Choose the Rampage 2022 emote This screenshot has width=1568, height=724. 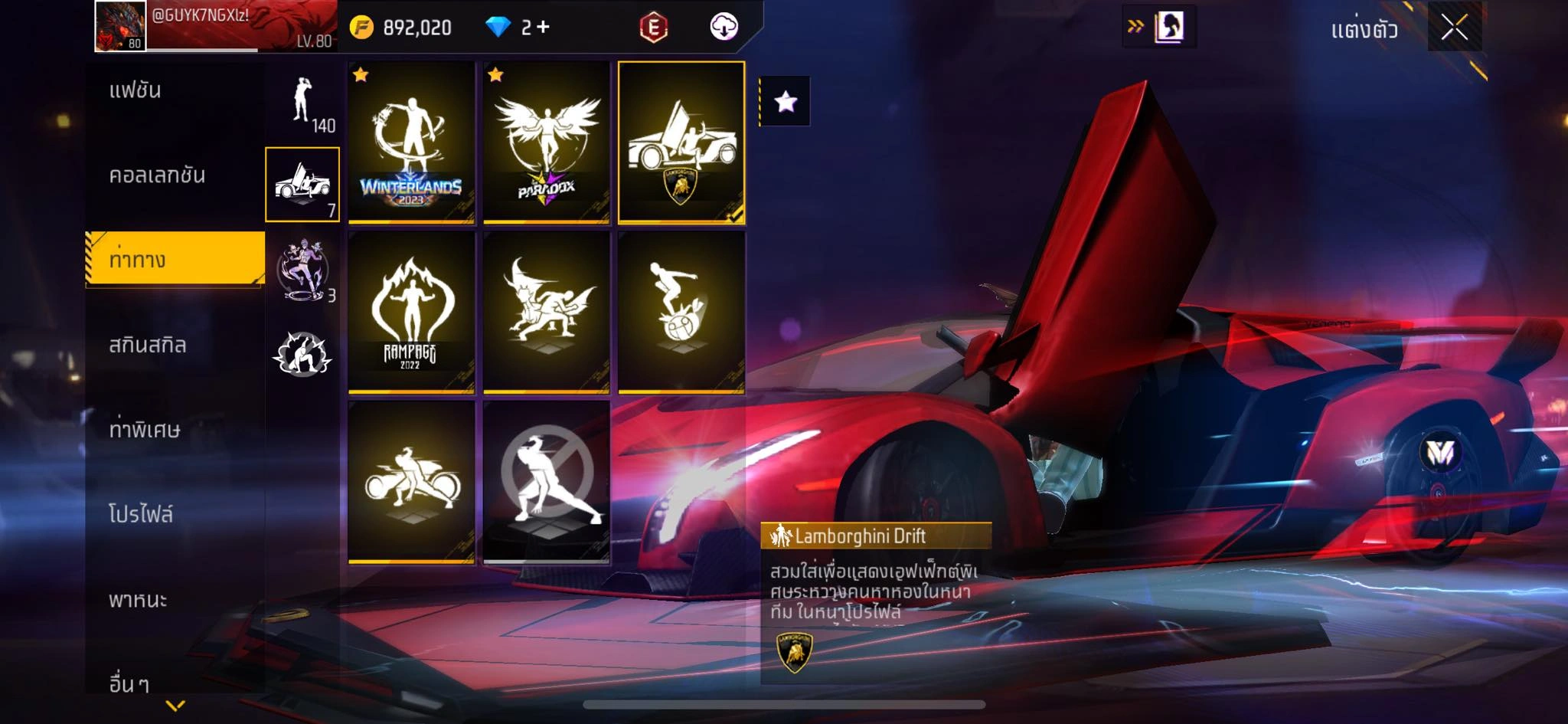tap(412, 313)
